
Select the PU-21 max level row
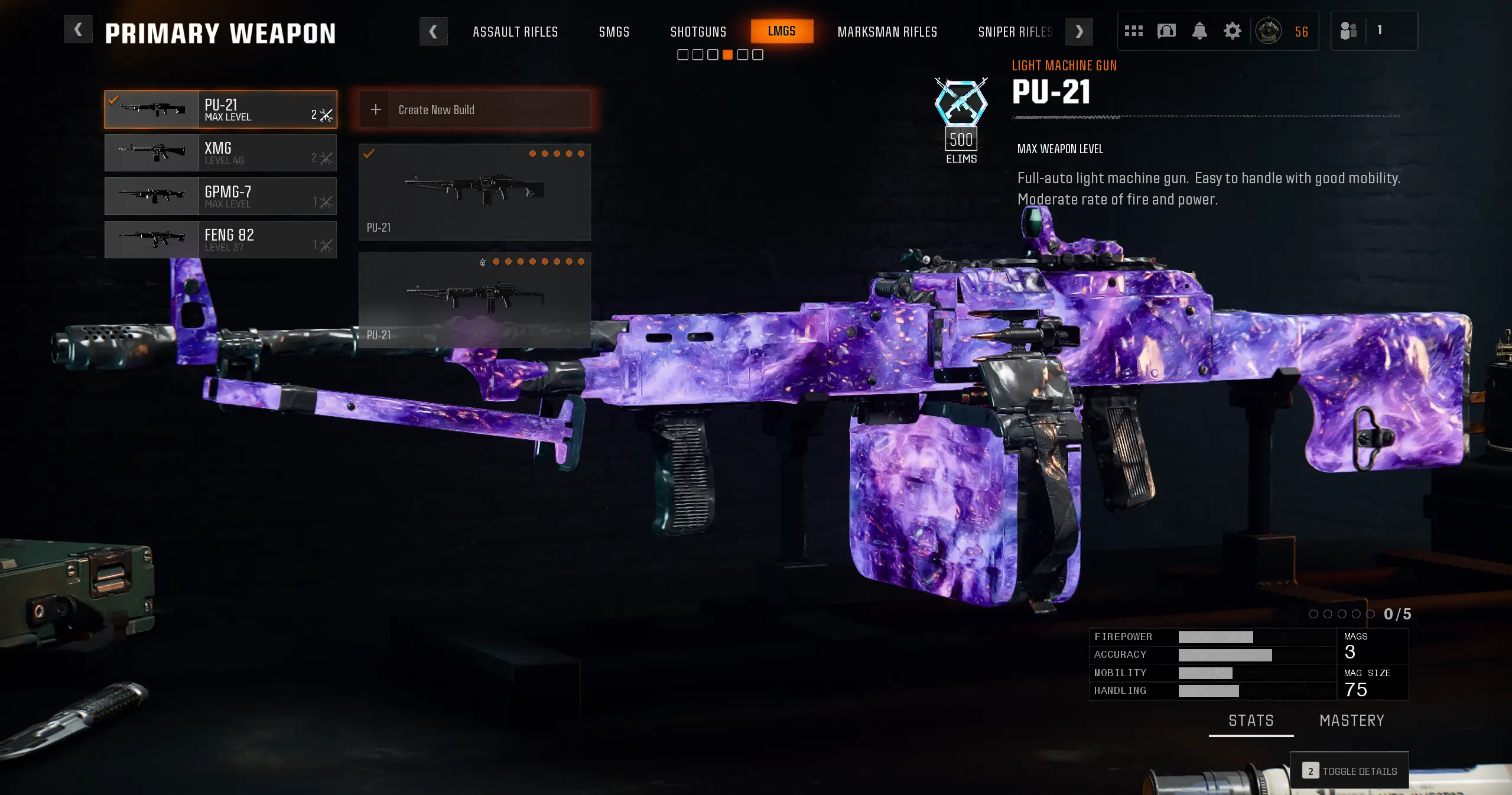(220, 109)
